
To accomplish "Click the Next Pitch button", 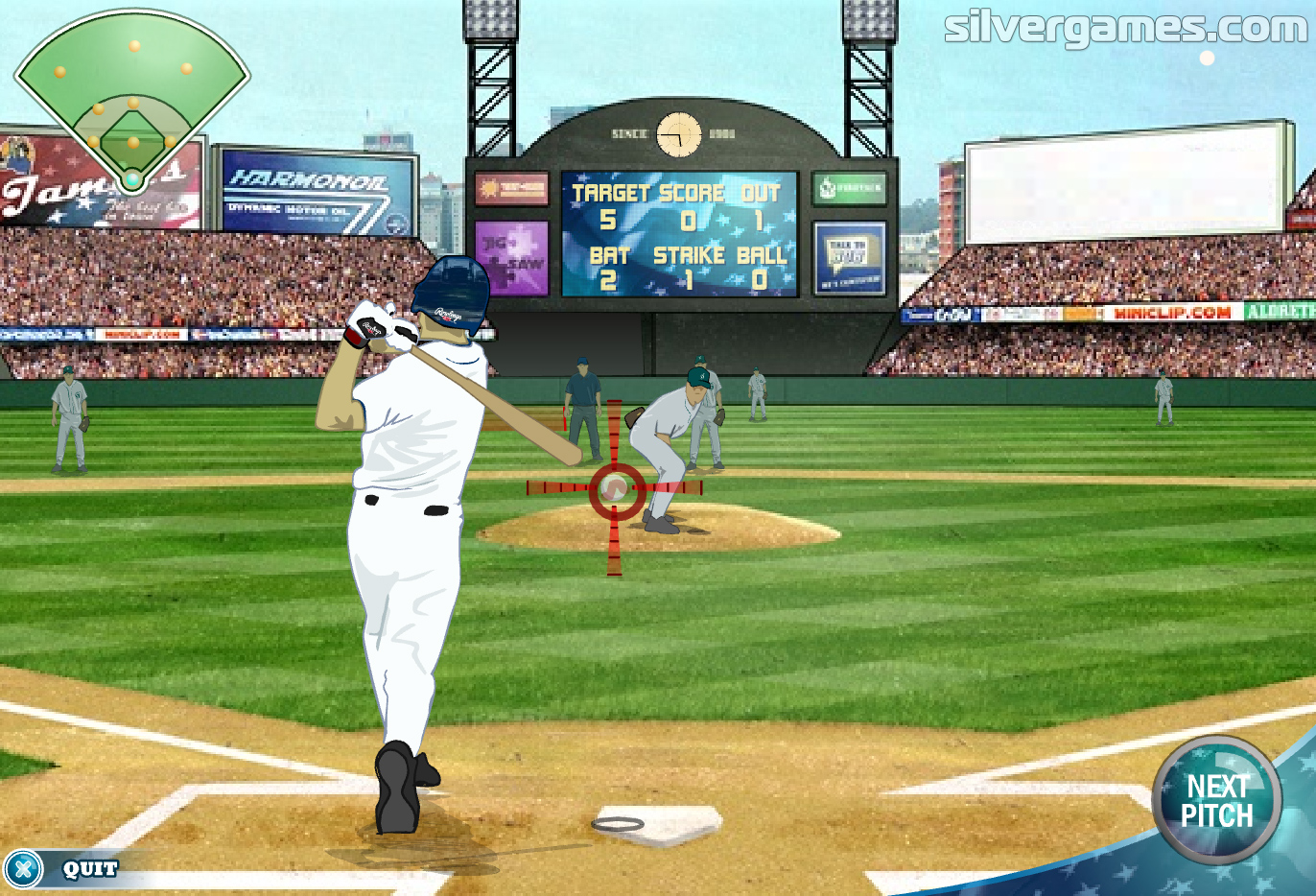I will [1216, 801].
